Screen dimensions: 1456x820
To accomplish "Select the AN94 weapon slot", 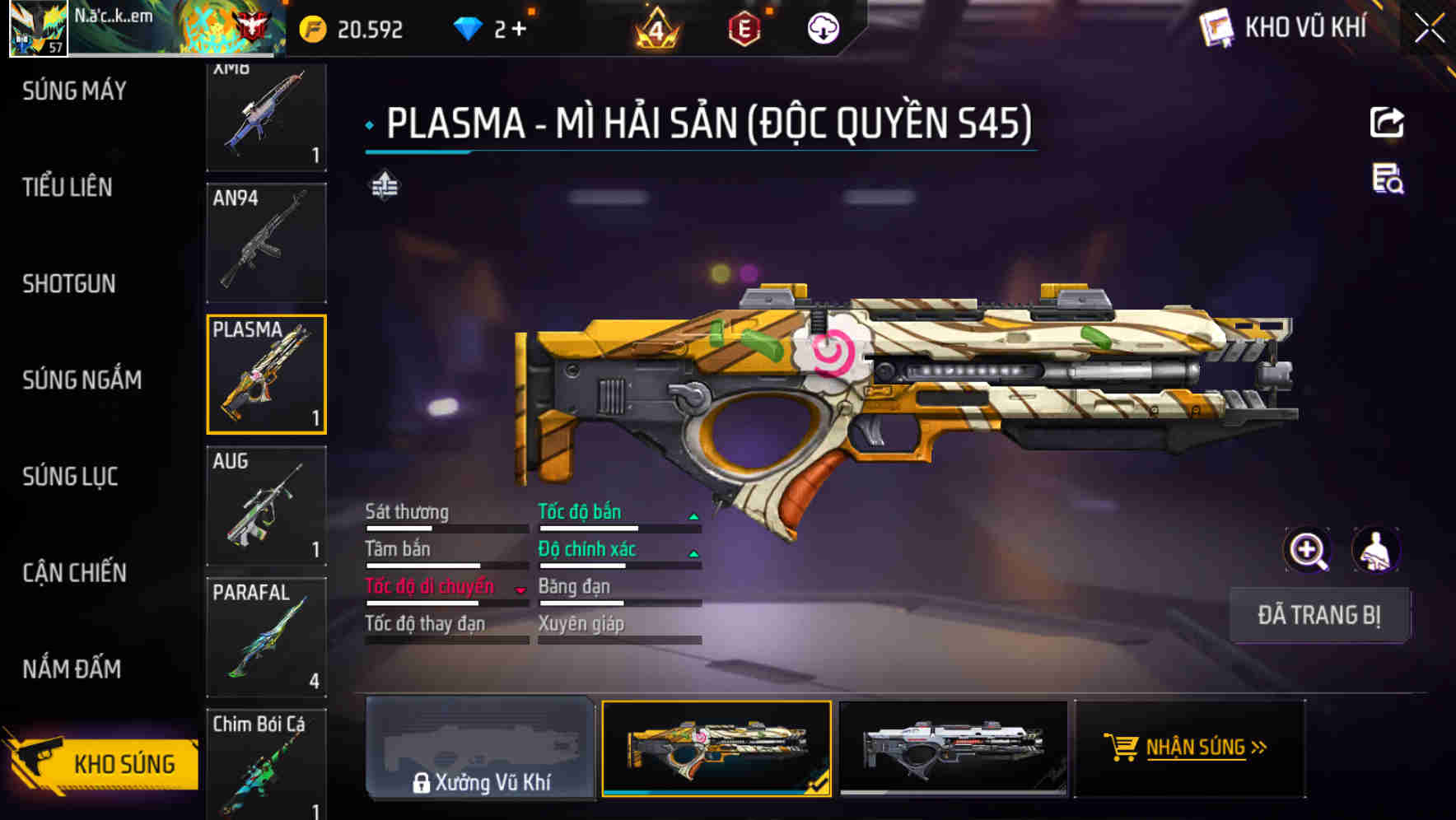I will click(266, 243).
